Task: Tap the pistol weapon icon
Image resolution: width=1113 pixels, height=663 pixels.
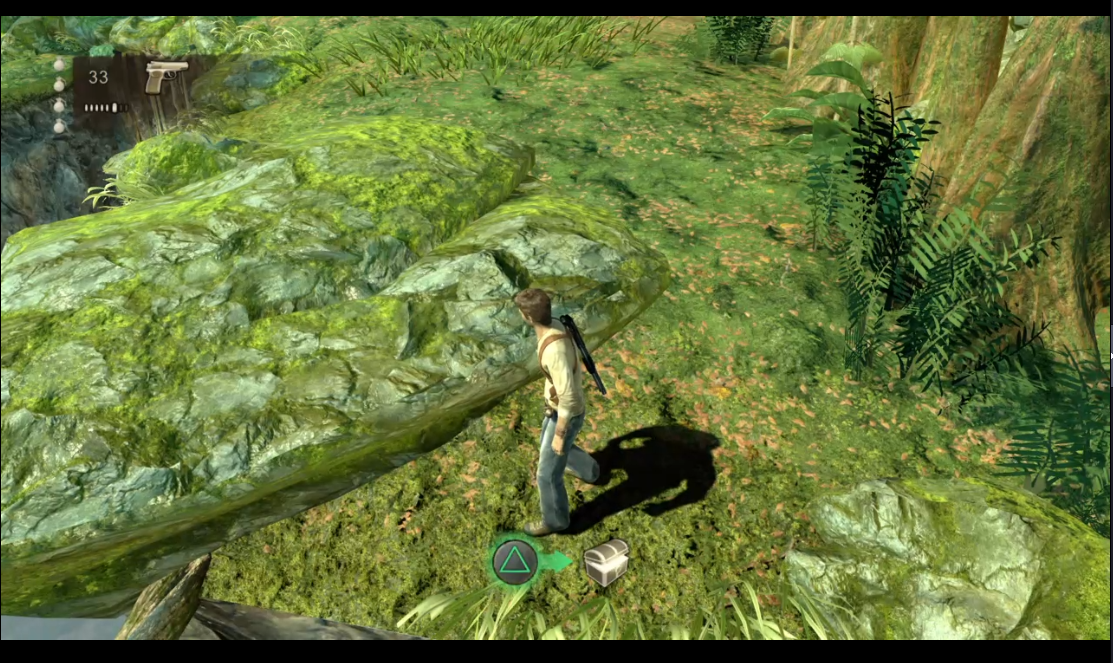Action: [165, 76]
